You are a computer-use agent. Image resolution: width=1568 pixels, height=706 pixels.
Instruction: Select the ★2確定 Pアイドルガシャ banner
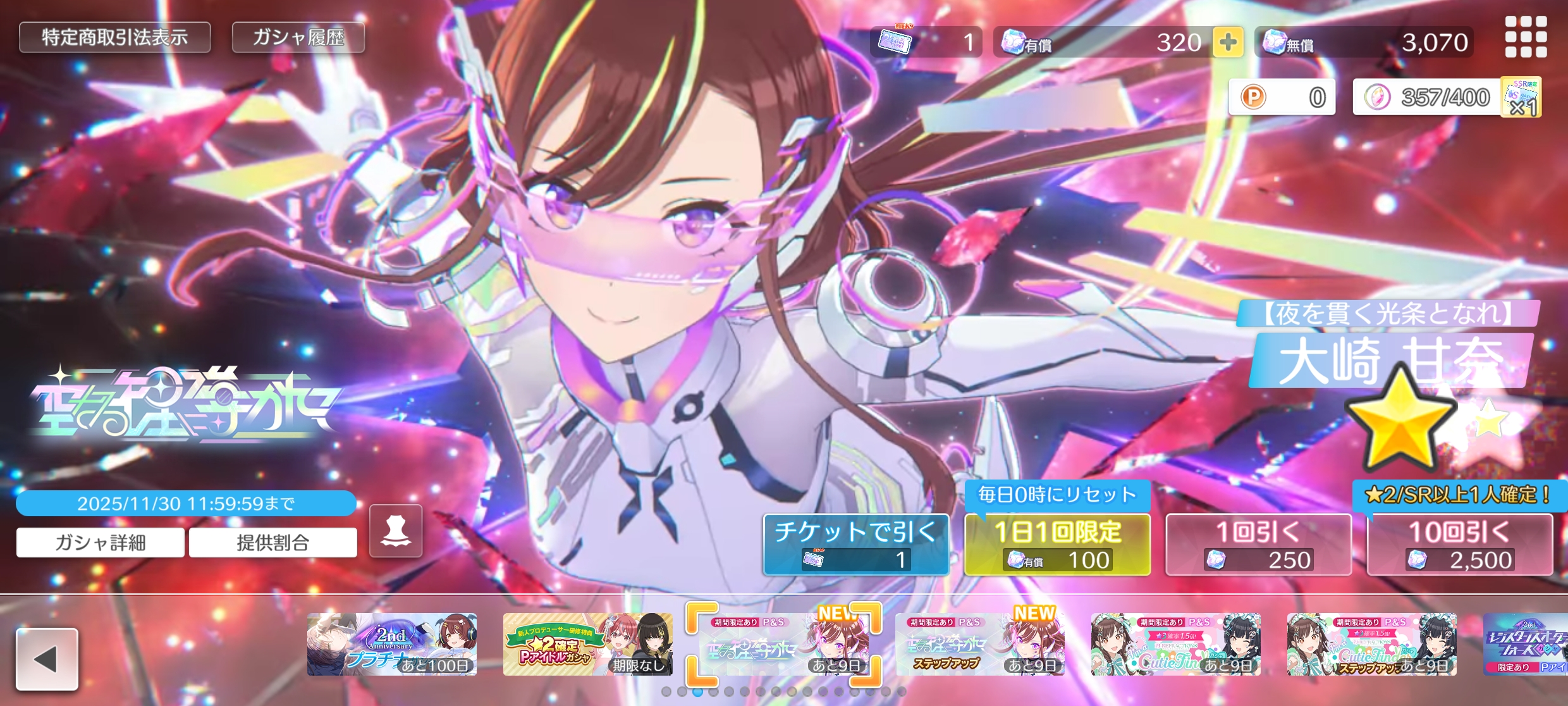coord(587,644)
